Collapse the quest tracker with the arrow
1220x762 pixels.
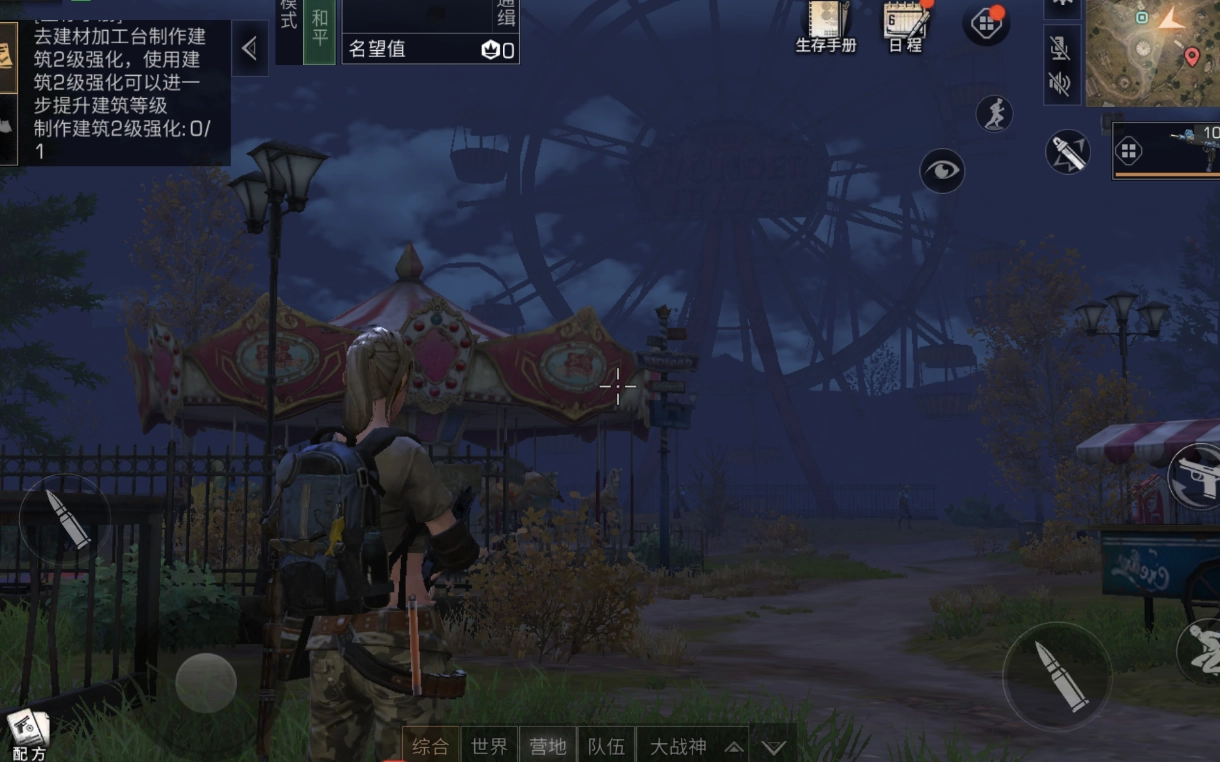pos(250,48)
